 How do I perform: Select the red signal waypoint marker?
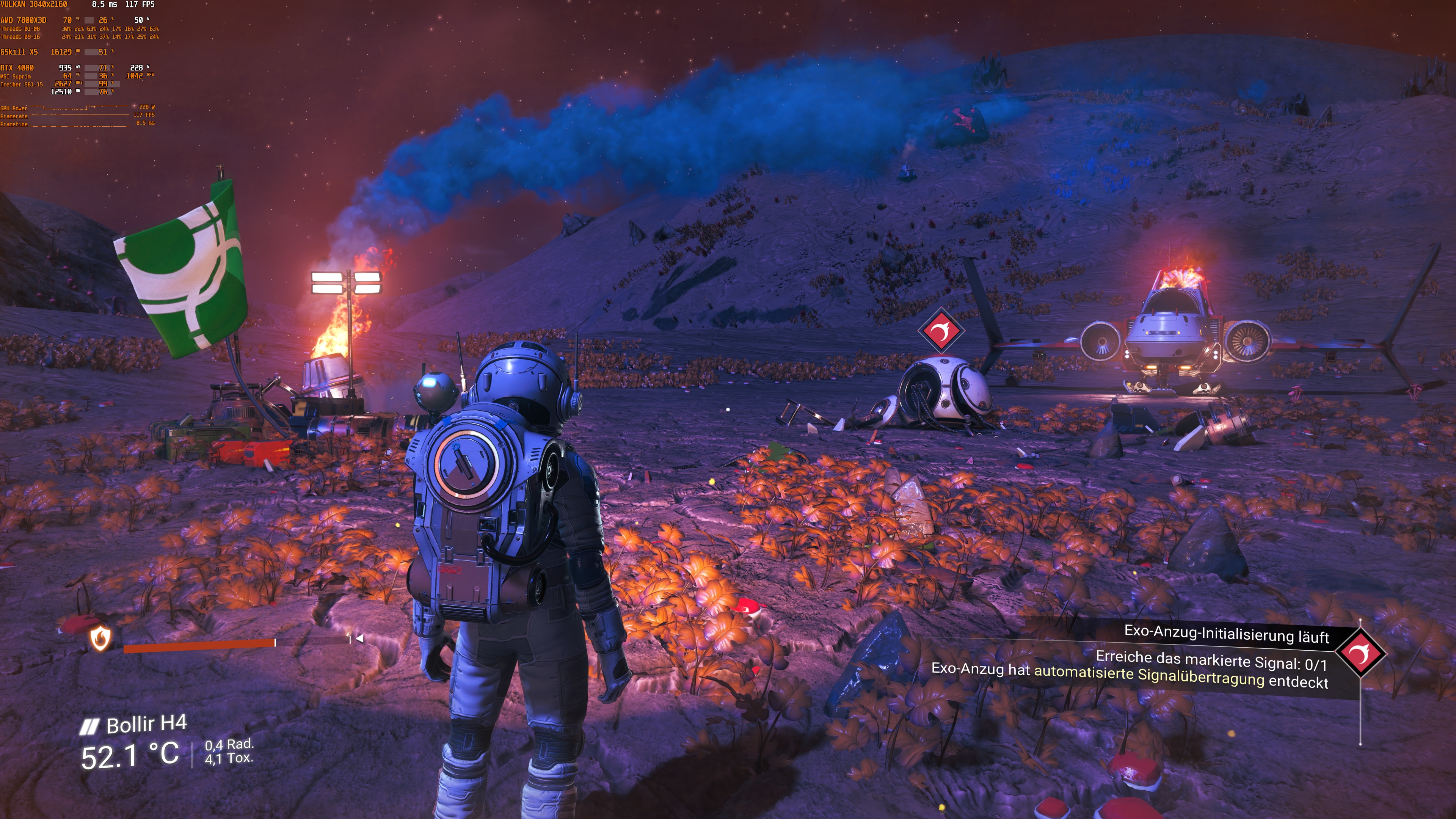[x=940, y=331]
